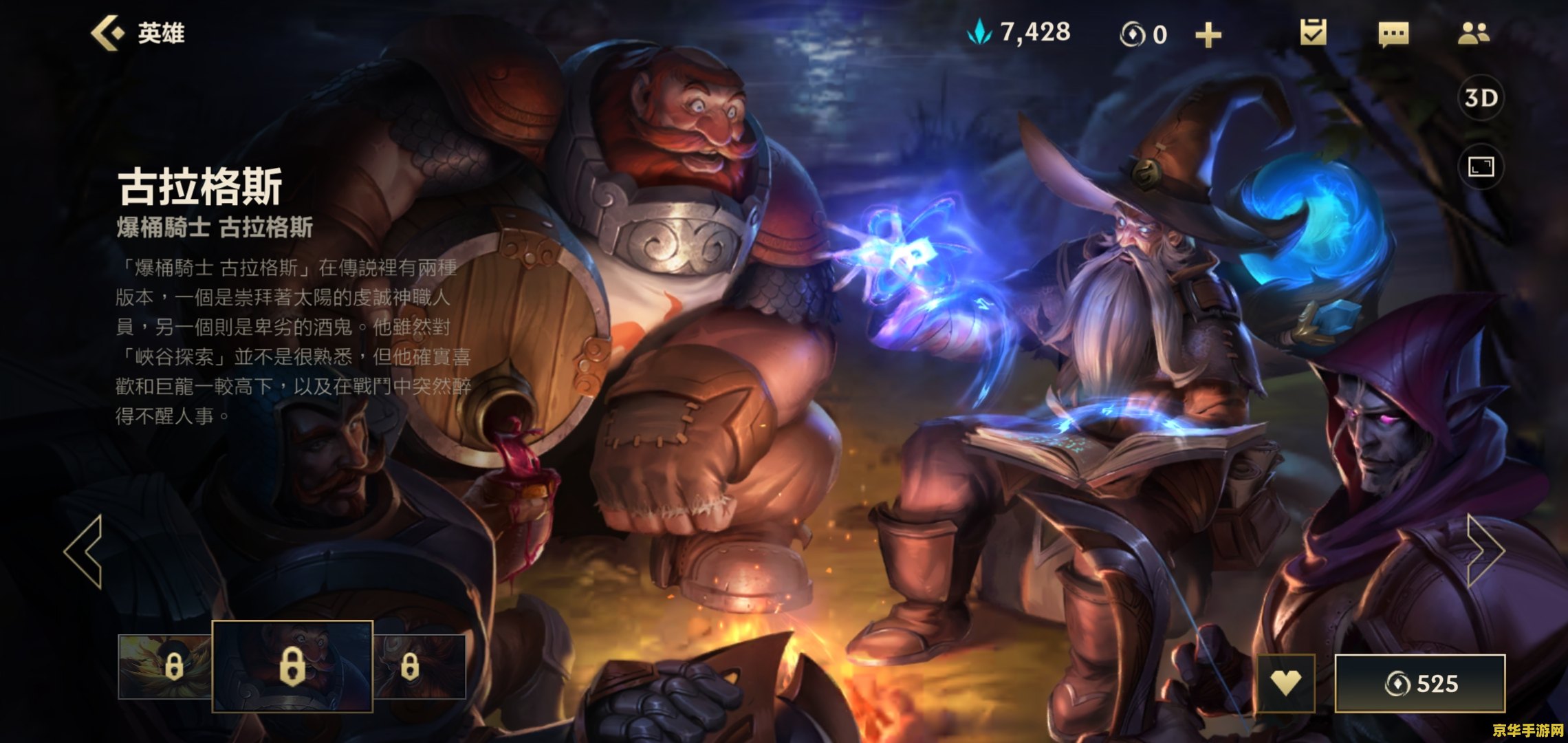Add more Wild Cores with the plus button
The image size is (1568, 743).
[x=1208, y=34]
